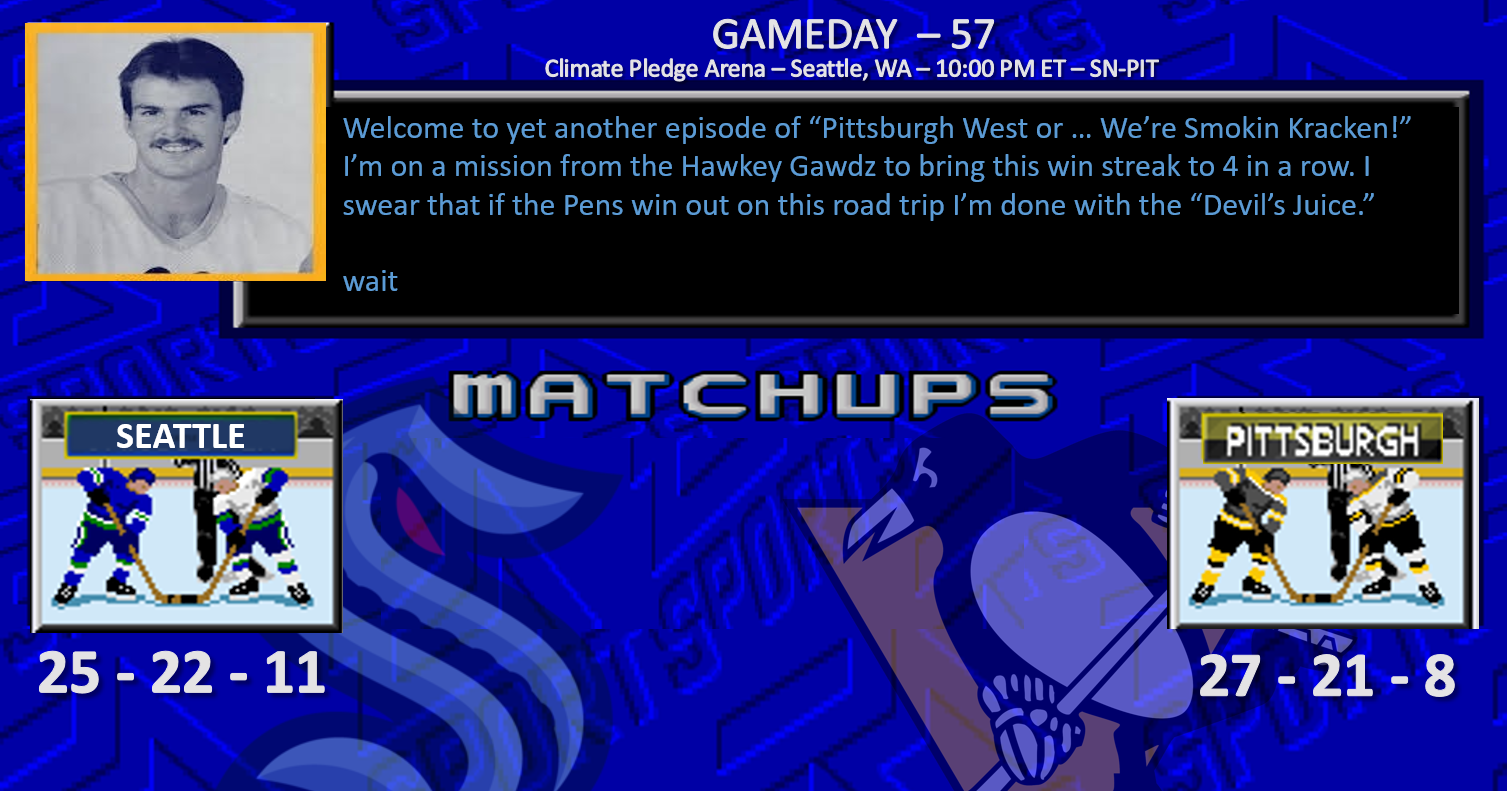Image resolution: width=1507 pixels, height=791 pixels.
Task: Select the Seattle team matchup tile
Action: (x=186, y=515)
